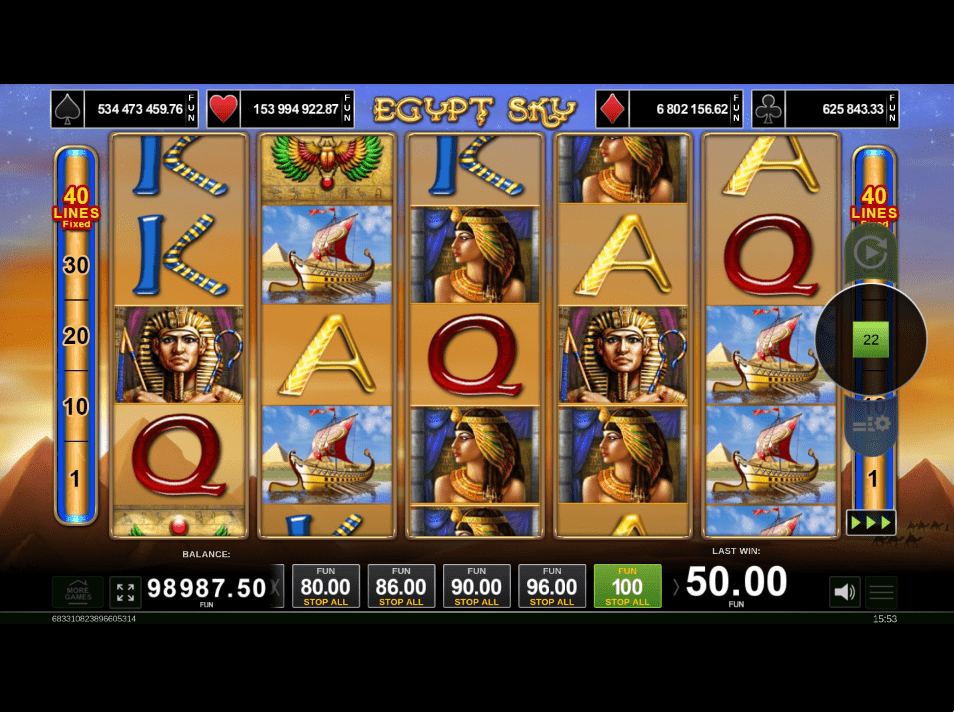The height and width of the screenshot is (712, 954).
Task: Stop all reels with the 80.00 bet button
Action: click(x=326, y=587)
